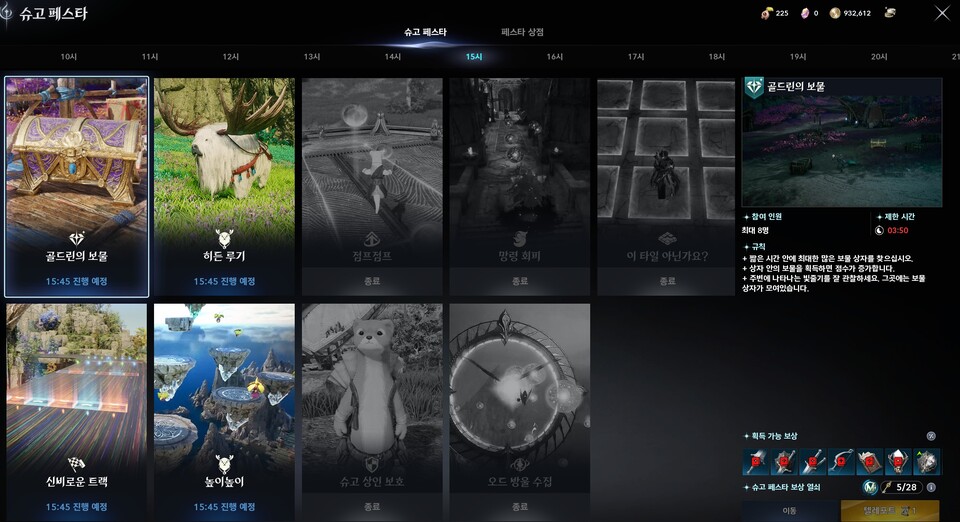The height and width of the screenshot is (522, 960).
Task: Click the 이동 button
Action: pos(790,510)
